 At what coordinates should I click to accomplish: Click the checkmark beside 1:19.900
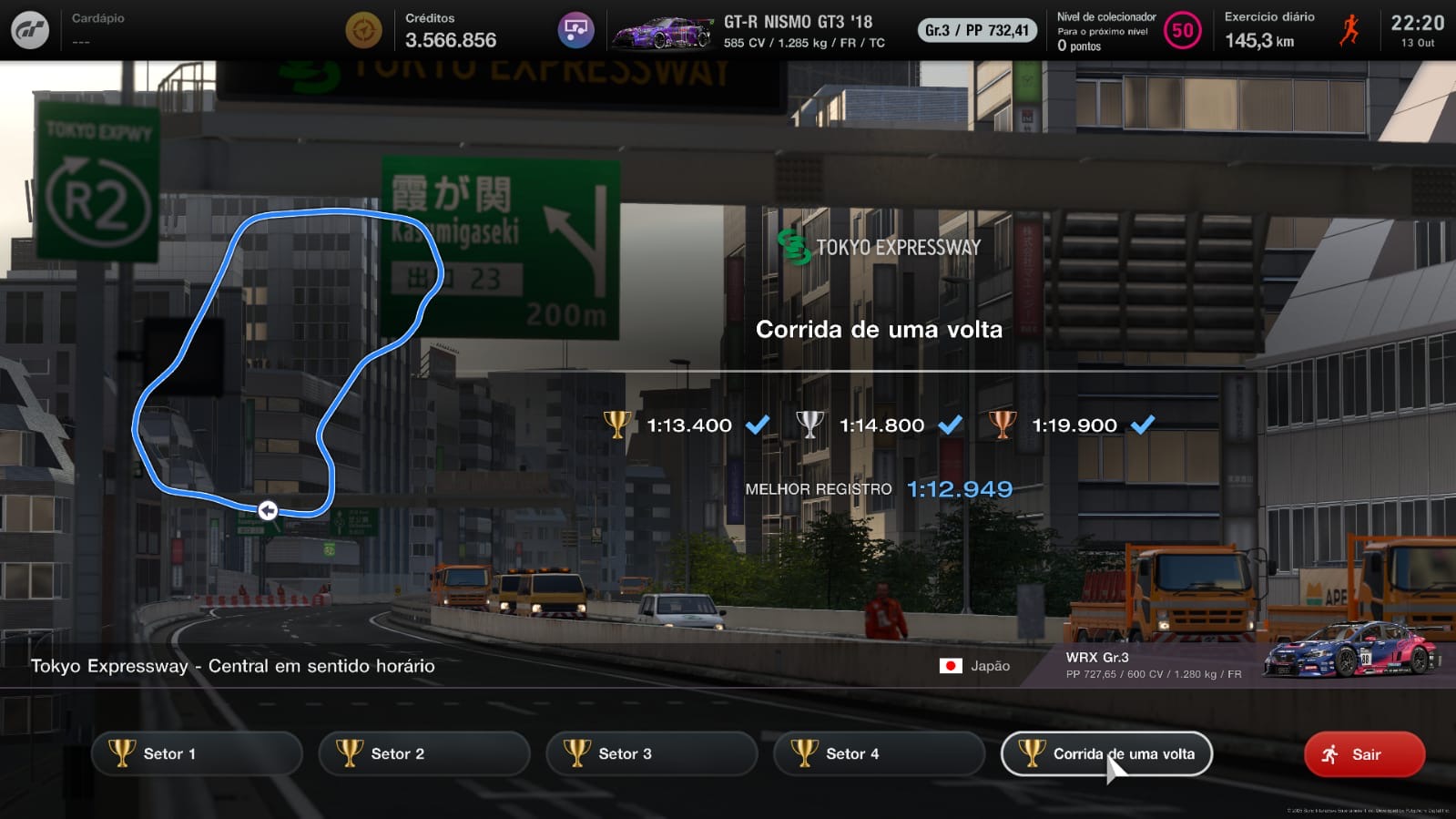click(1145, 424)
